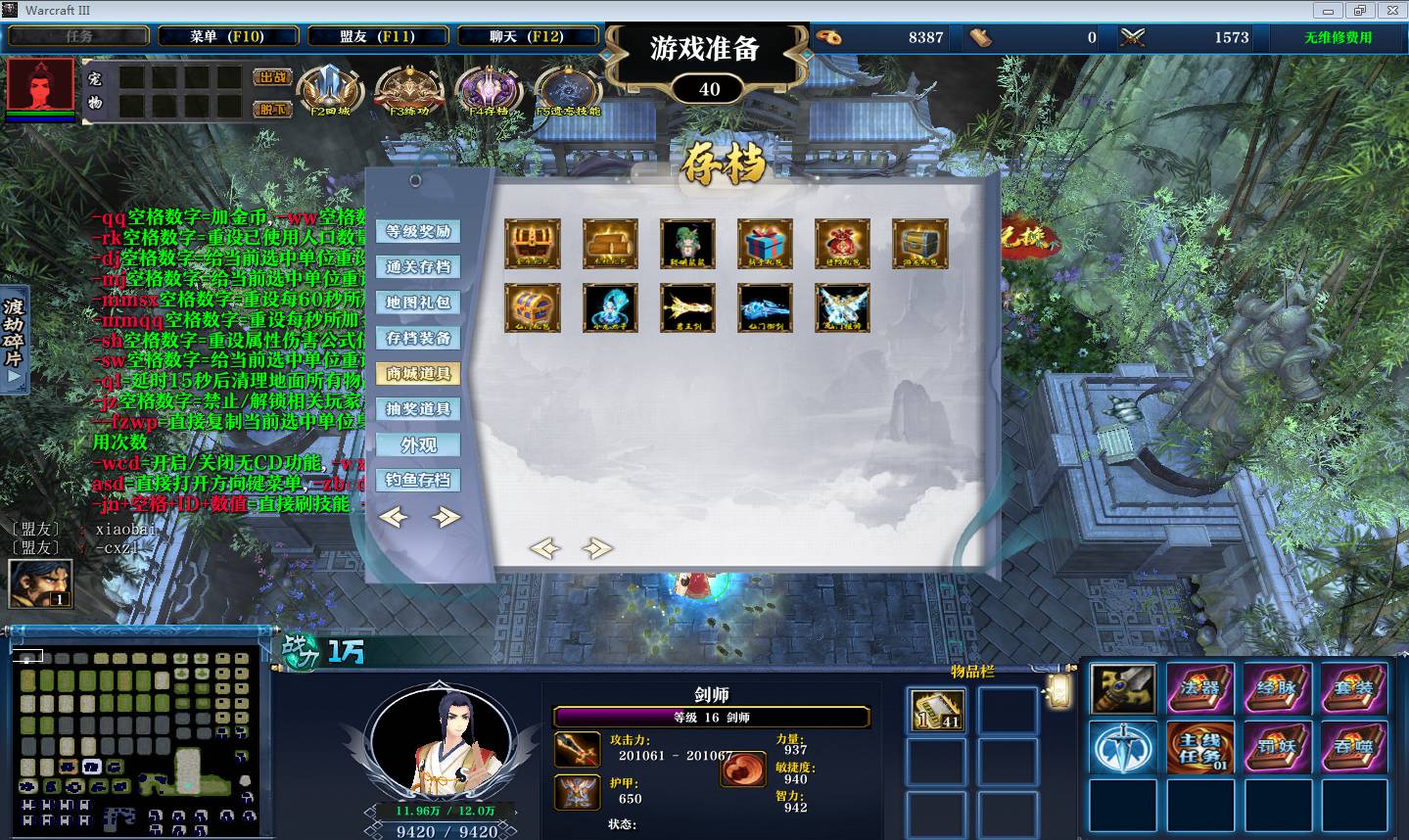1409x840 pixels.
Task: Switch to the 通关存档 tab
Action: (418, 267)
